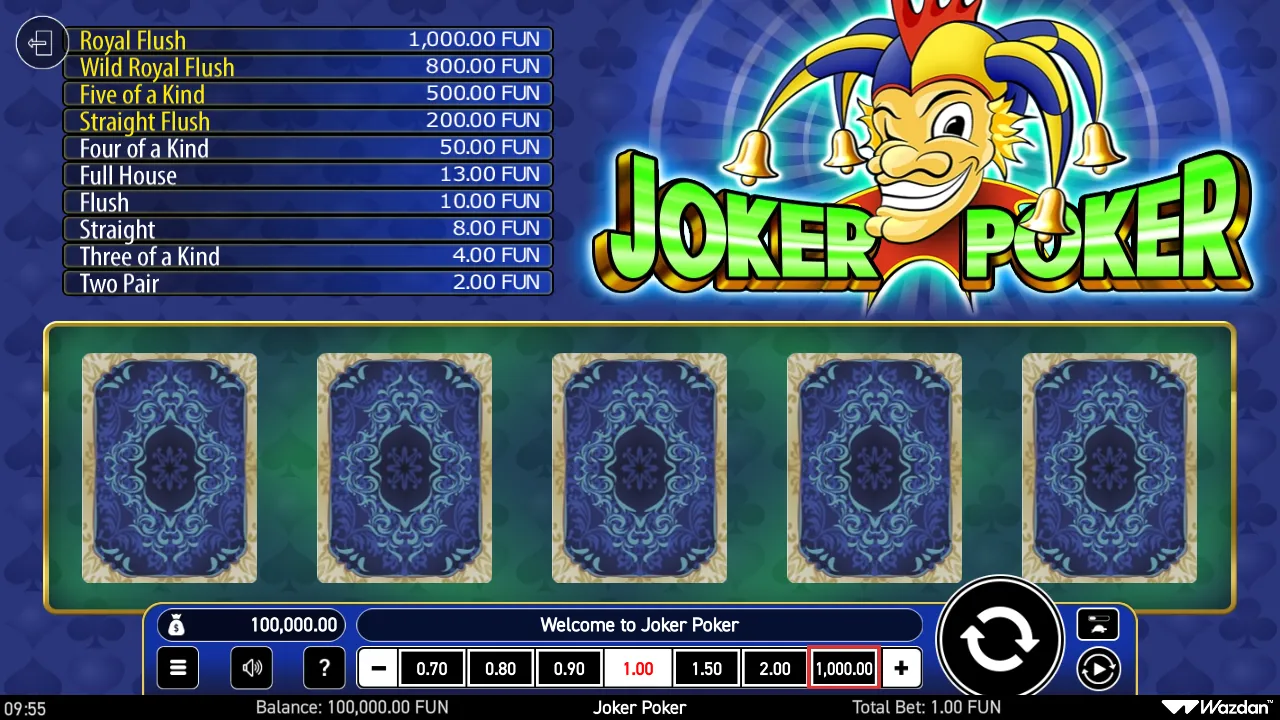The image size is (1280, 720).
Task: Mute game sound with the speaker icon
Action: (x=251, y=668)
